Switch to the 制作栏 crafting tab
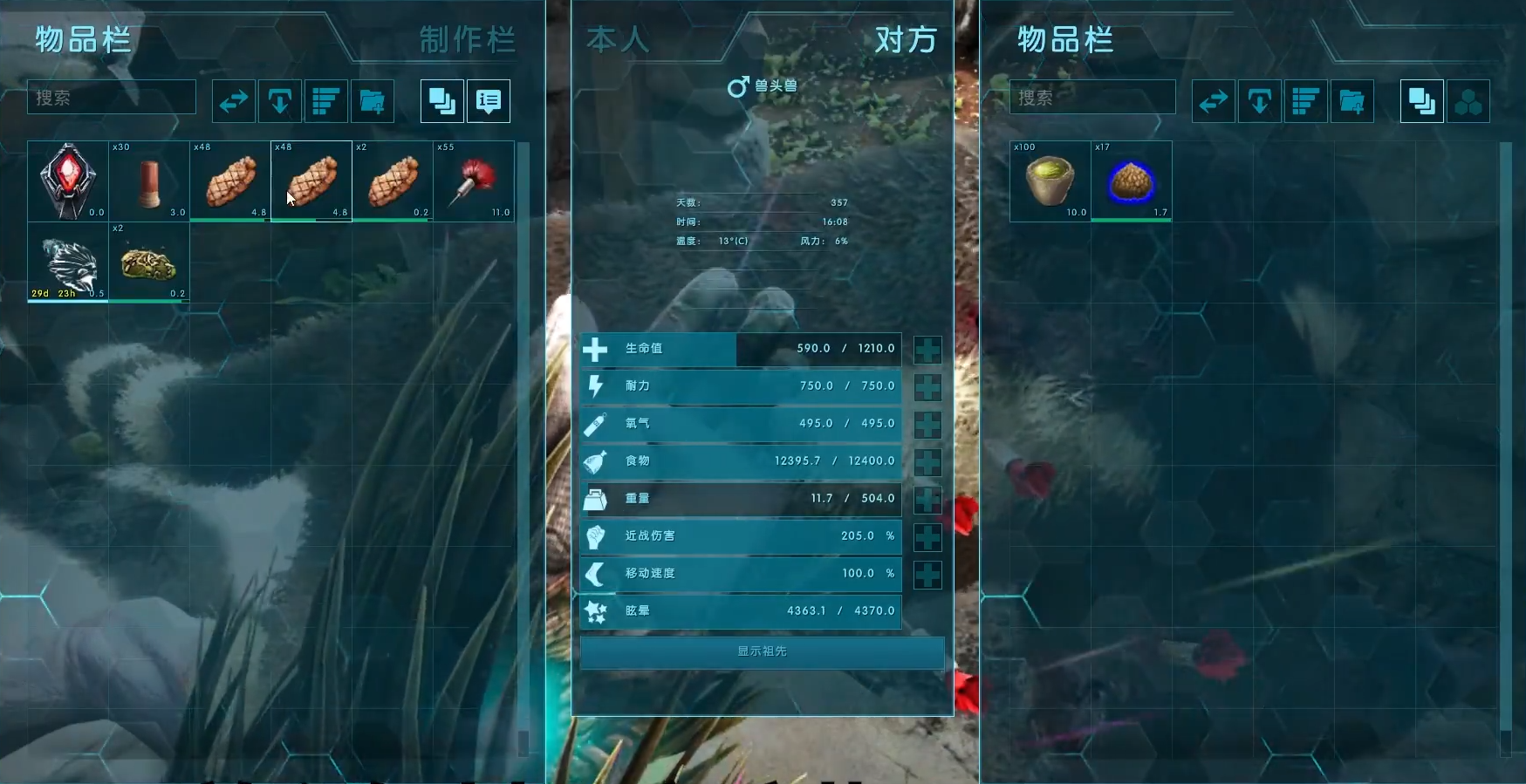The image size is (1526, 784). point(468,39)
